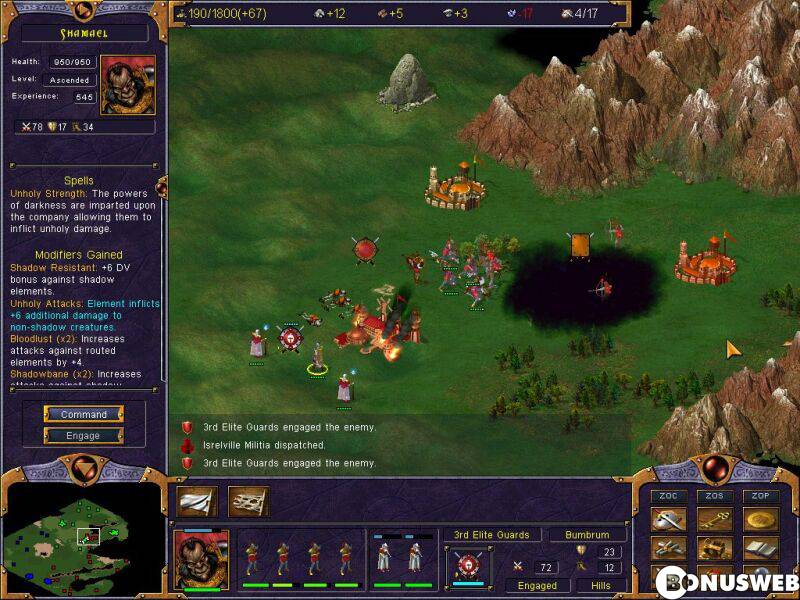Switch to the ZOS tab

click(x=715, y=496)
